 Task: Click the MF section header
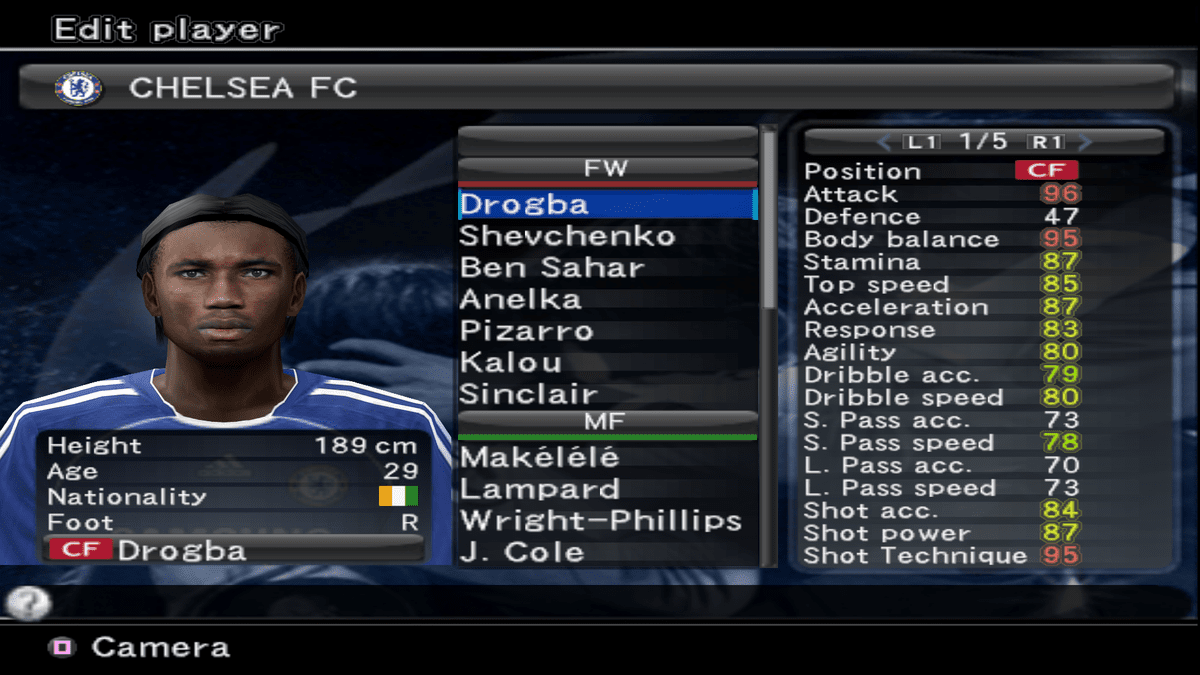(x=606, y=422)
